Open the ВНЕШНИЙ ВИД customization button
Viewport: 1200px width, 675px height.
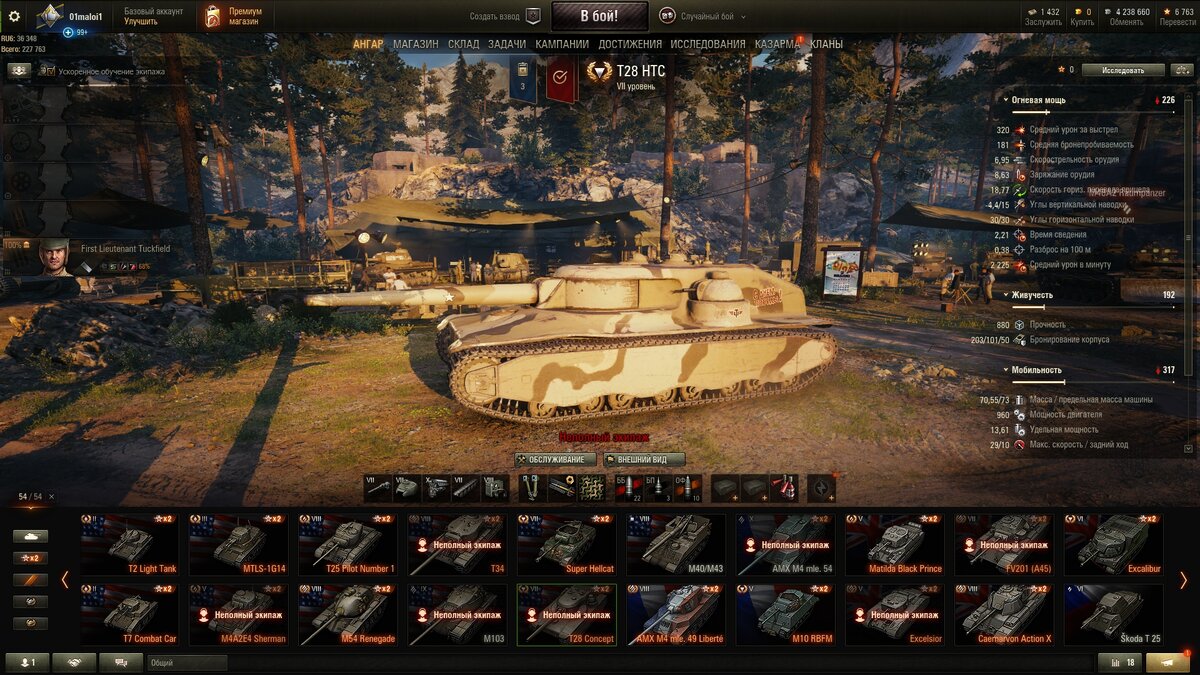(x=644, y=460)
